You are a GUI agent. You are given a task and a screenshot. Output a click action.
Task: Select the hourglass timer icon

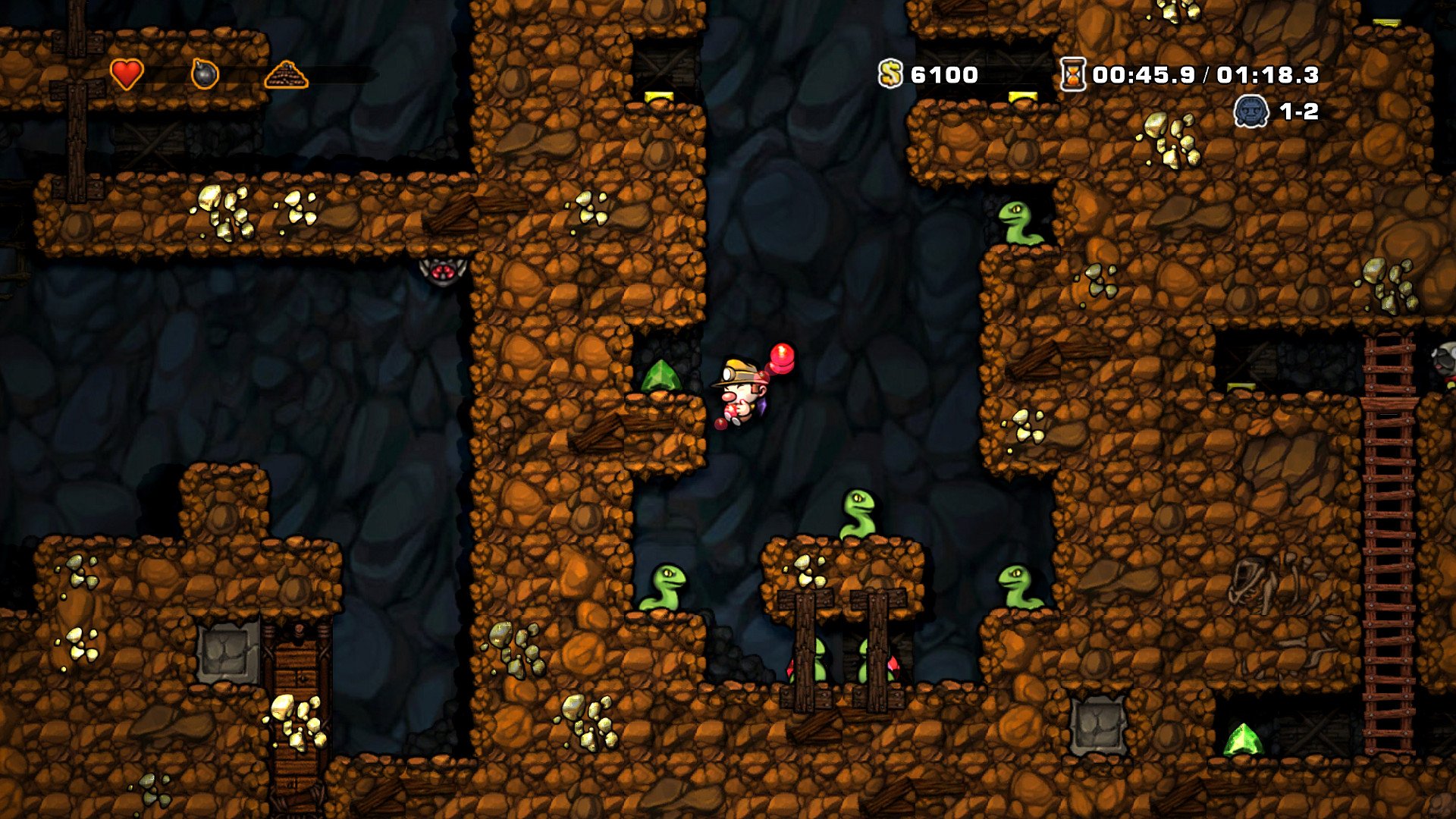(x=1072, y=74)
